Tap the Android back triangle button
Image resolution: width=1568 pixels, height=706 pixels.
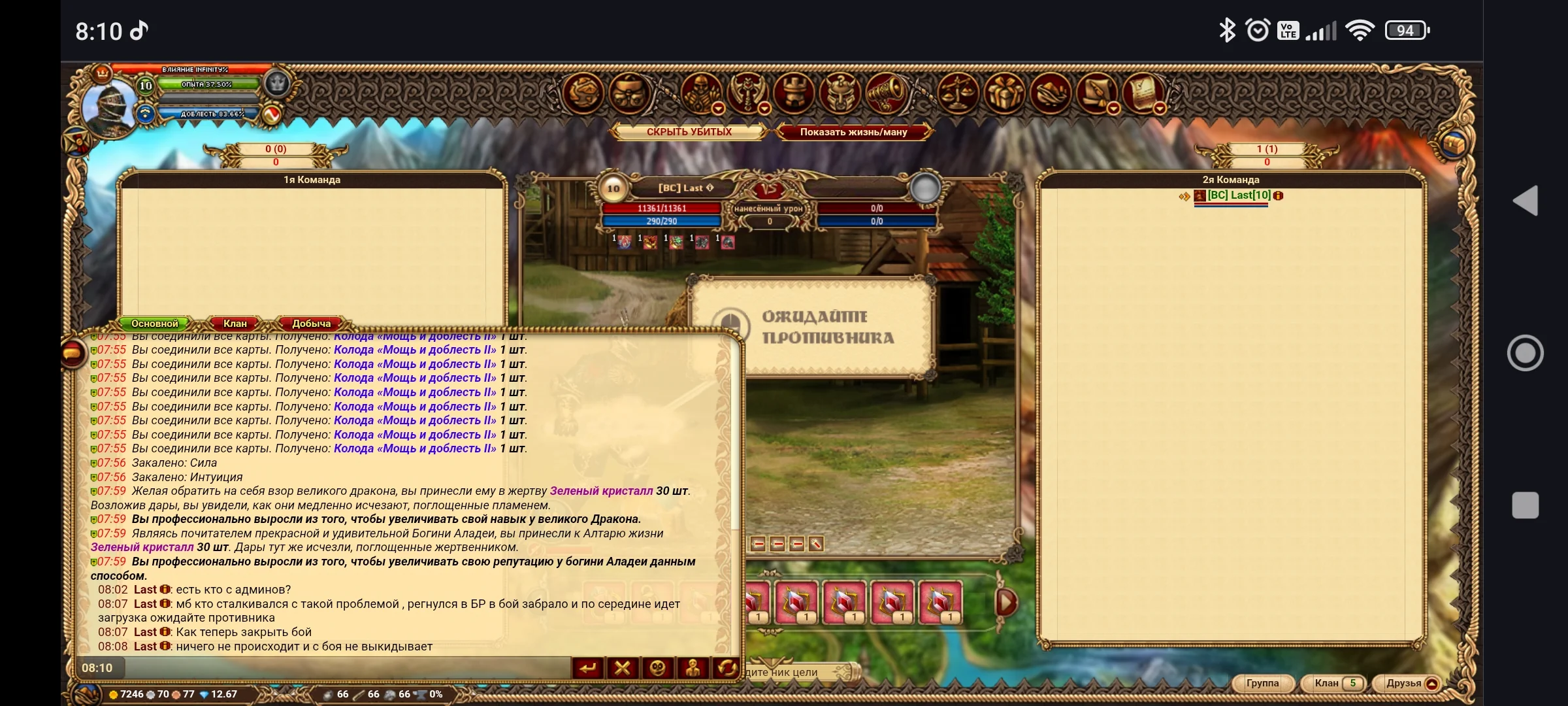(x=1526, y=200)
